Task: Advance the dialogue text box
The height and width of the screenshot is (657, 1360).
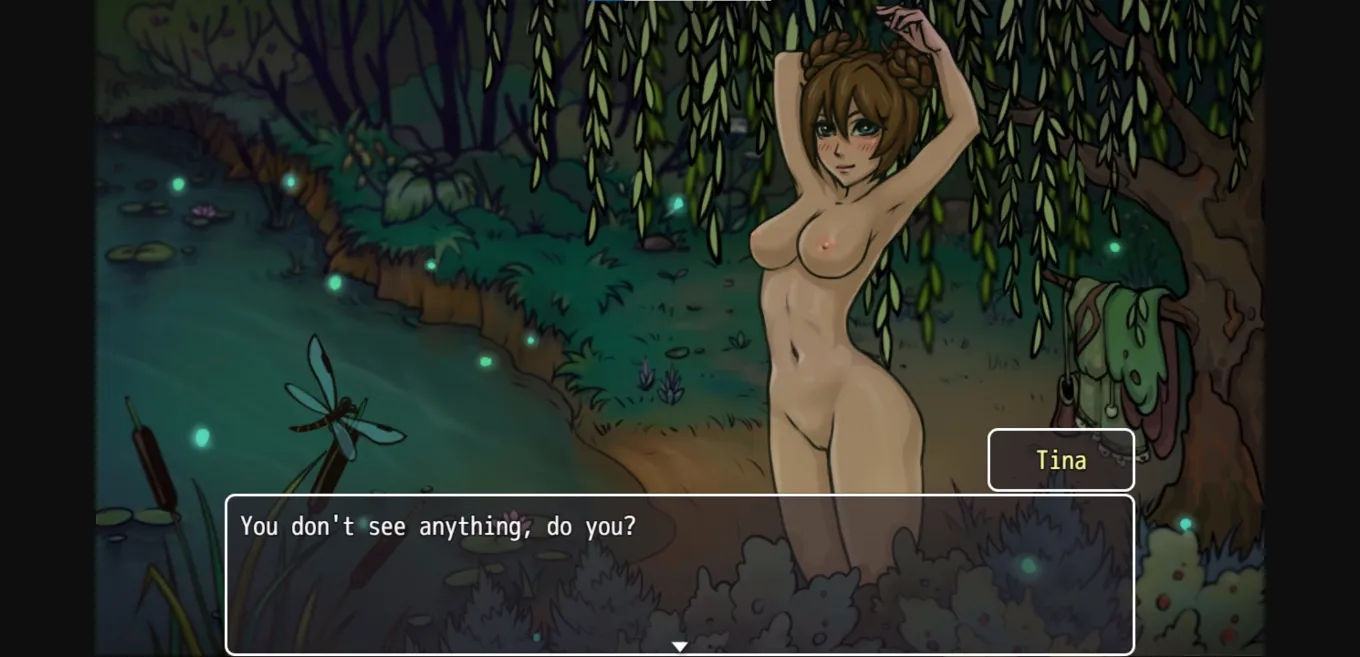Action: 679,573
